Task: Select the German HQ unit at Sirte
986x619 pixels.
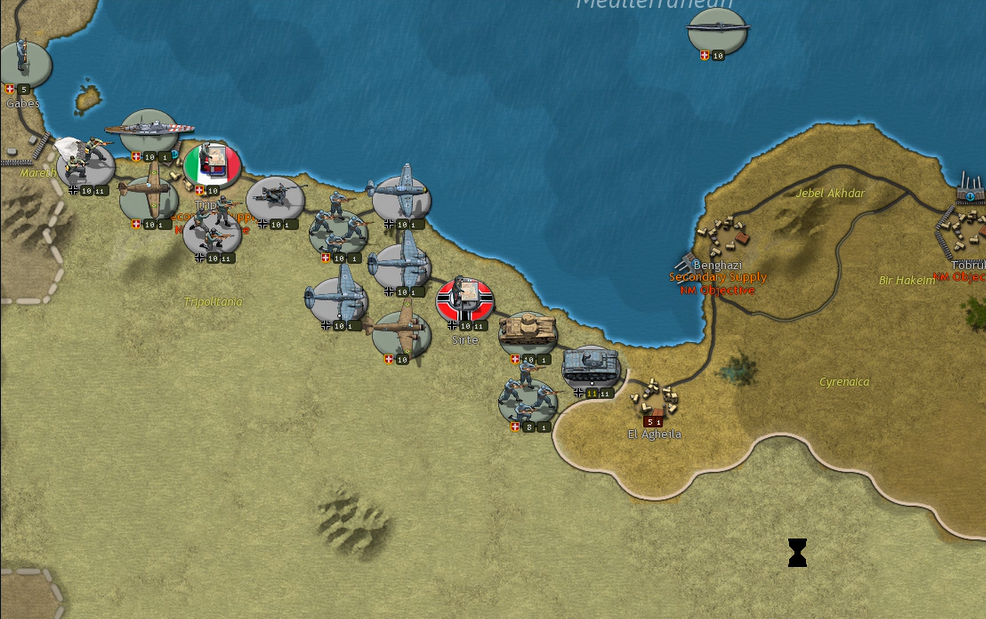Action: pyautogui.click(x=465, y=299)
